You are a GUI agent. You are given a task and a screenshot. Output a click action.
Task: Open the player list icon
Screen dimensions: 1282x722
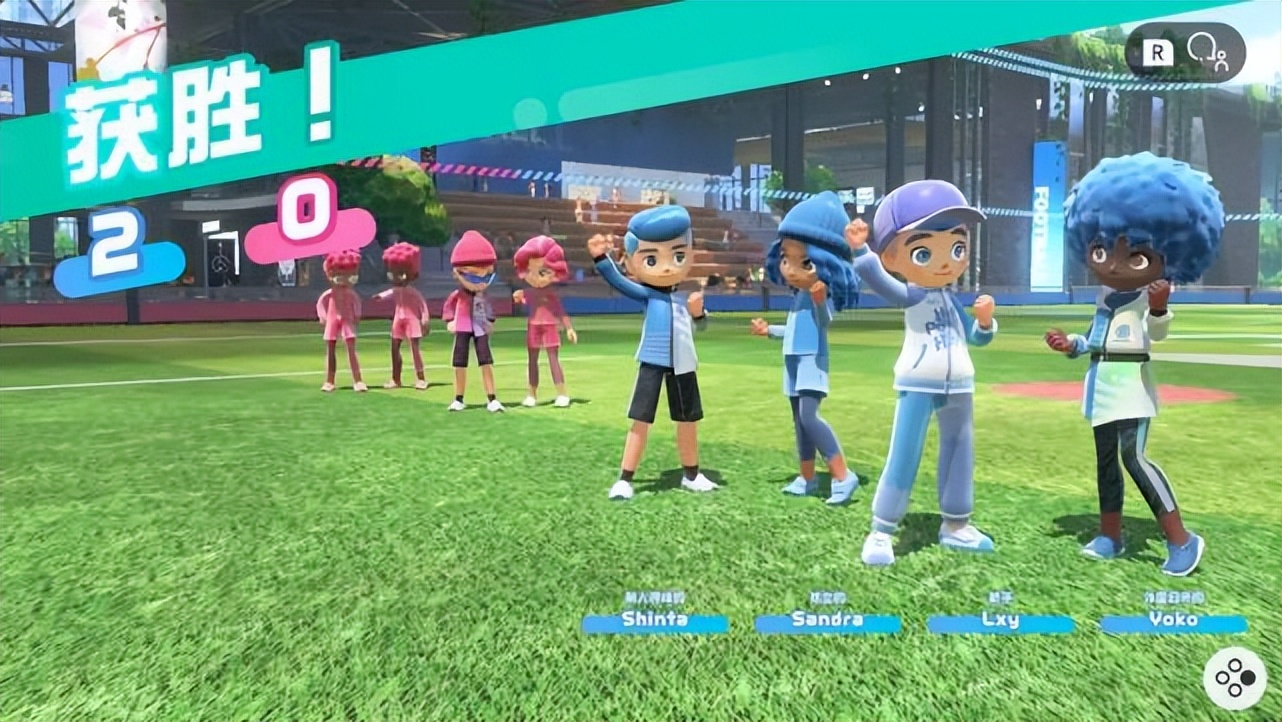point(1206,51)
